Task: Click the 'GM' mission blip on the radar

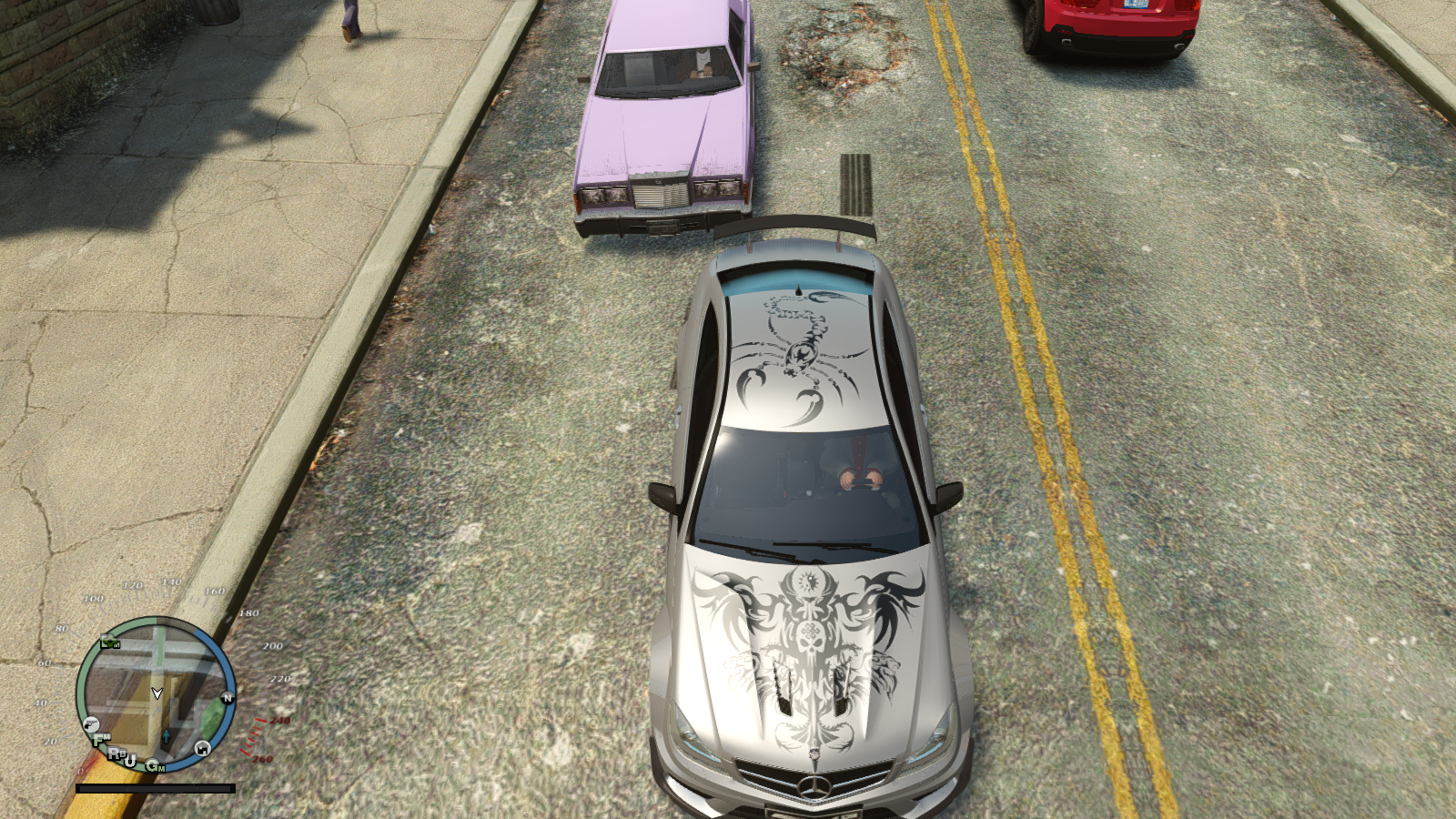Action: pos(156,766)
